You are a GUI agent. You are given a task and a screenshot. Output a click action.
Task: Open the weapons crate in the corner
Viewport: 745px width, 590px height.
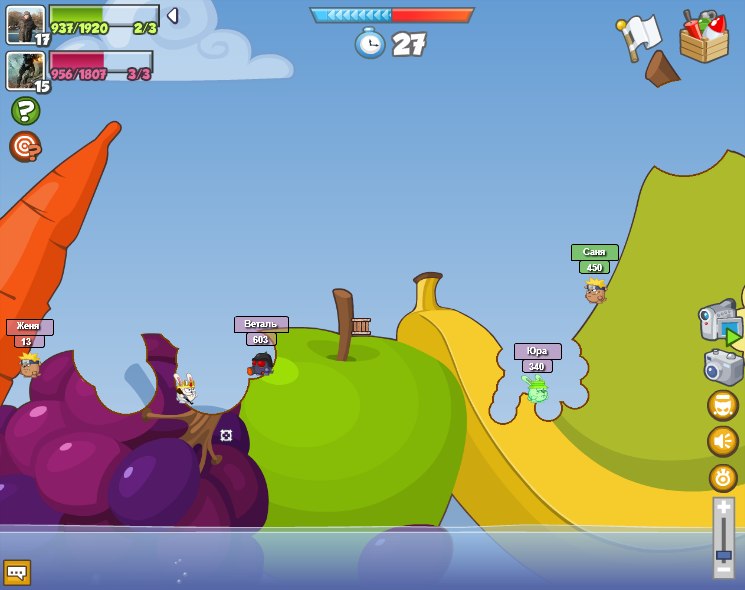pos(703,37)
